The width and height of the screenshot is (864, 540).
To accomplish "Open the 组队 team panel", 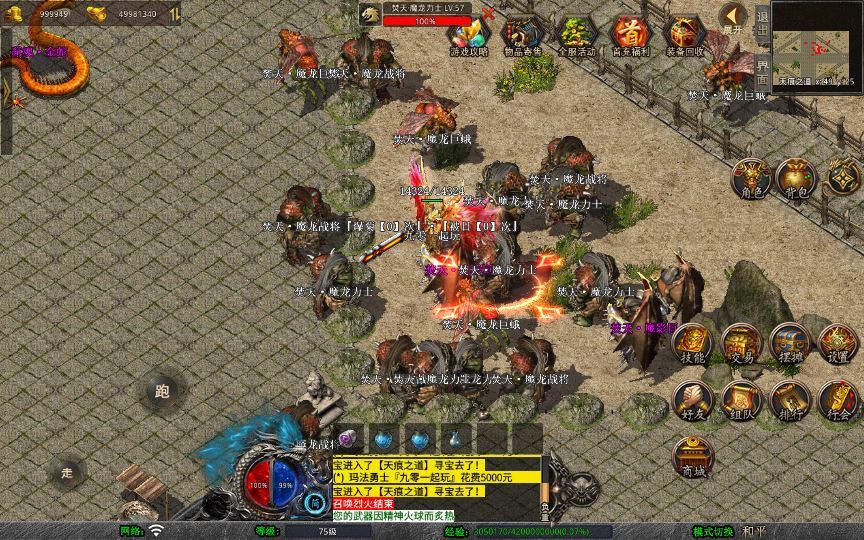I will click(x=741, y=400).
